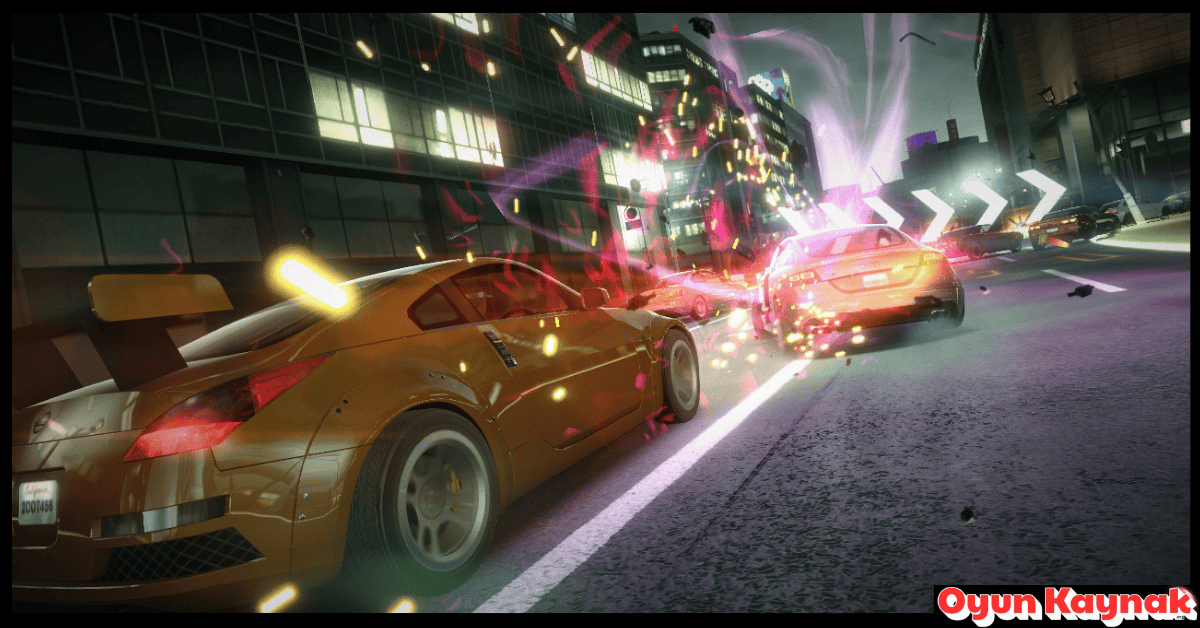This screenshot has height=628, width=1200.
Task: Click the Oyun Kaynak logo watermark
Action: click(1066, 605)
